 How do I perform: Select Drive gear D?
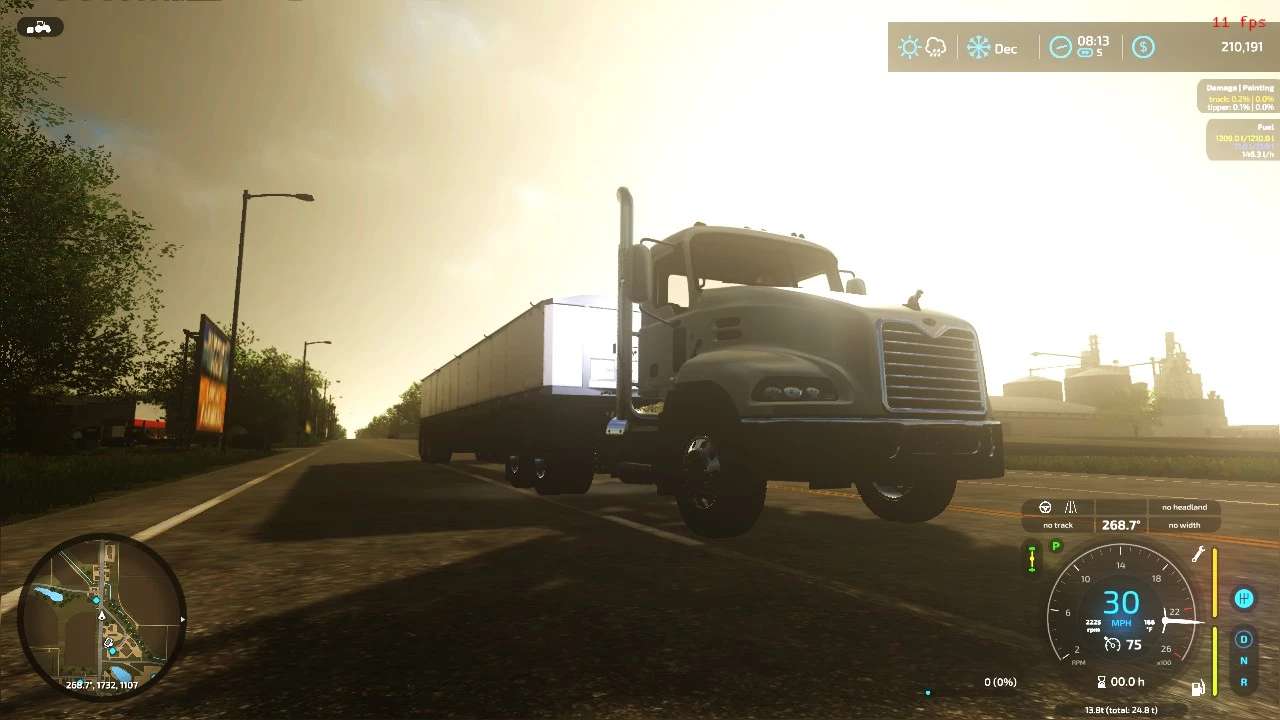[1244, 639]
